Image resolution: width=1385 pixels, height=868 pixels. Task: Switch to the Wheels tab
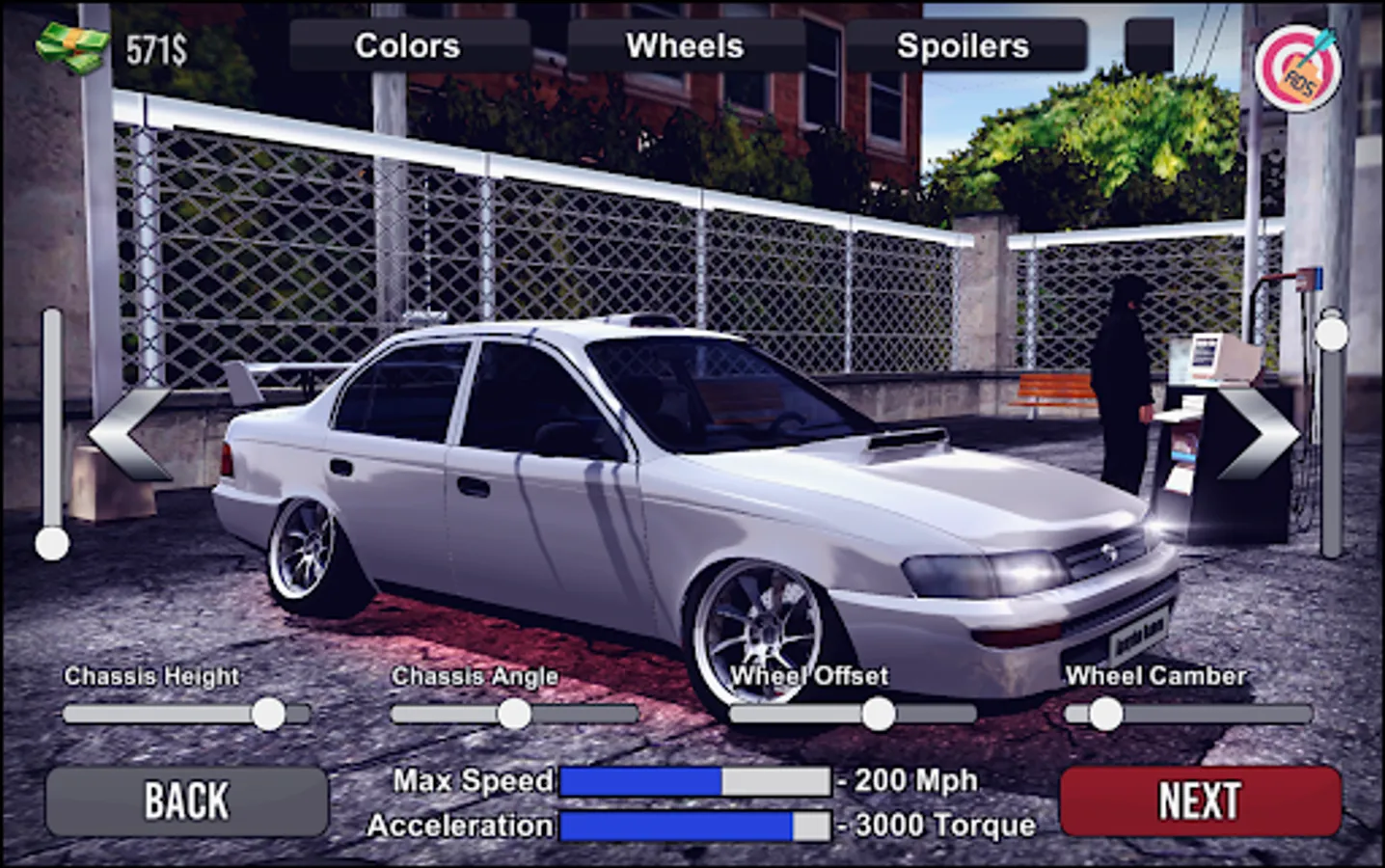[x=684, y=44]
